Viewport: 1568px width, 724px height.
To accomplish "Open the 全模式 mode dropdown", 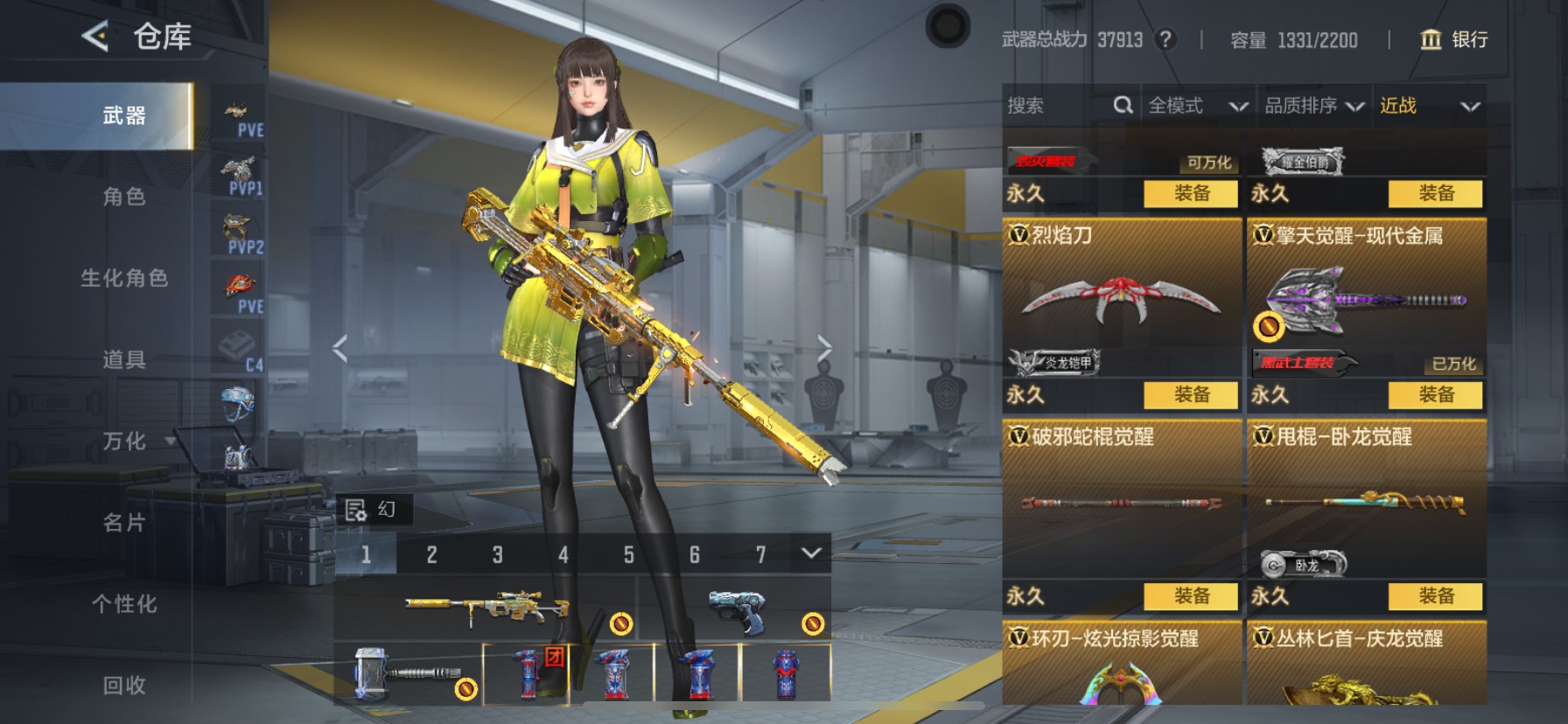I will (x=1197, y=106).
